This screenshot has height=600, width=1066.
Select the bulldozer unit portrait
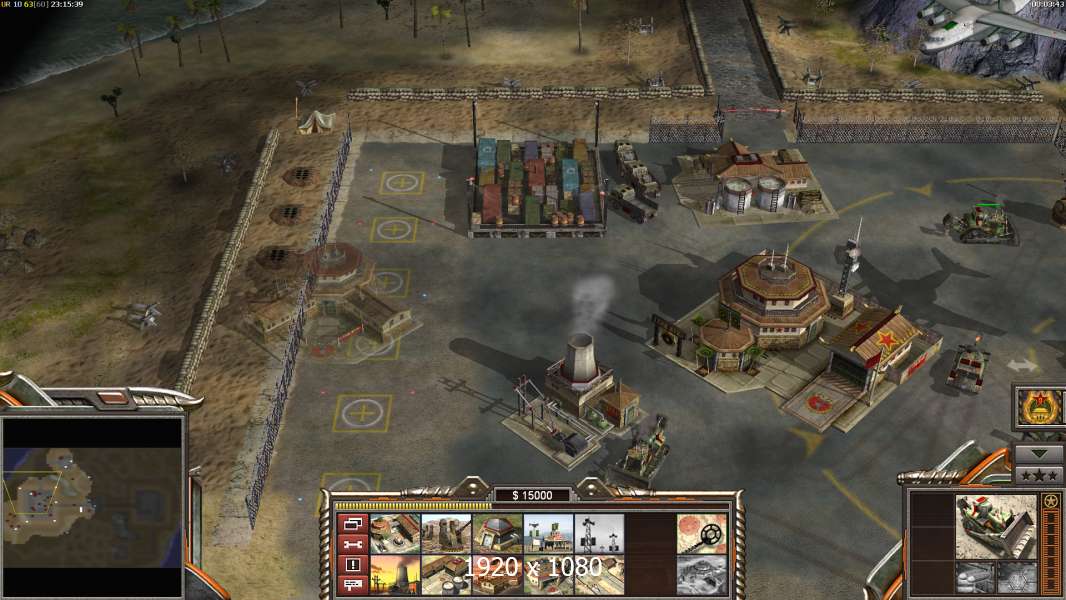tap(996, 526)
